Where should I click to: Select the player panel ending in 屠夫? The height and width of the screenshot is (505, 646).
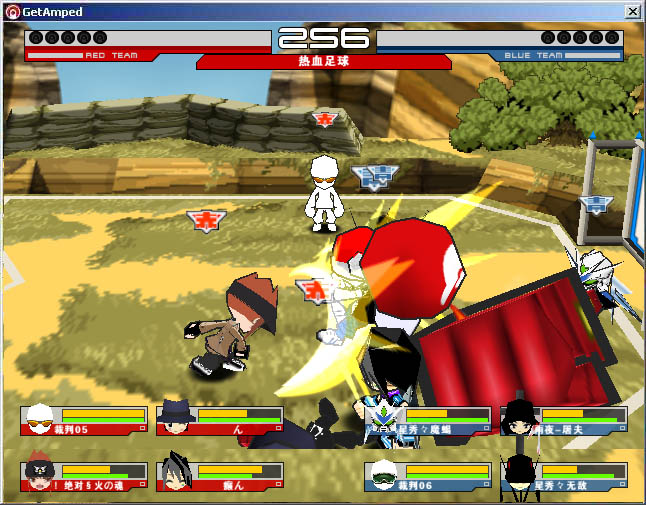coord(564,420)
